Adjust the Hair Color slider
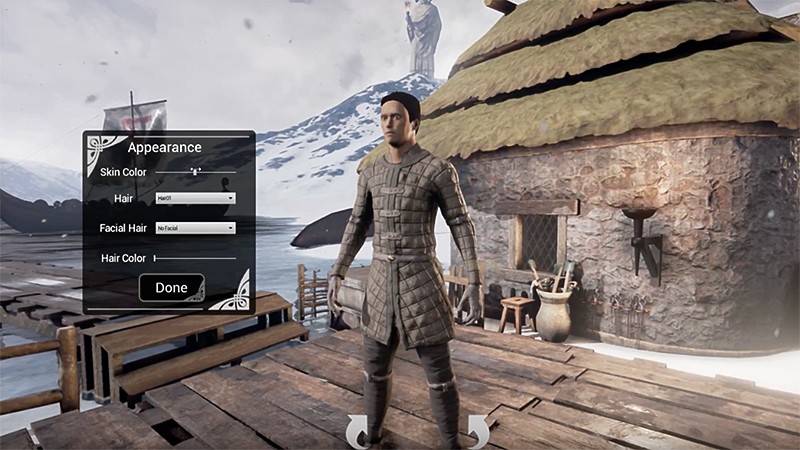 tap(156, 258)
